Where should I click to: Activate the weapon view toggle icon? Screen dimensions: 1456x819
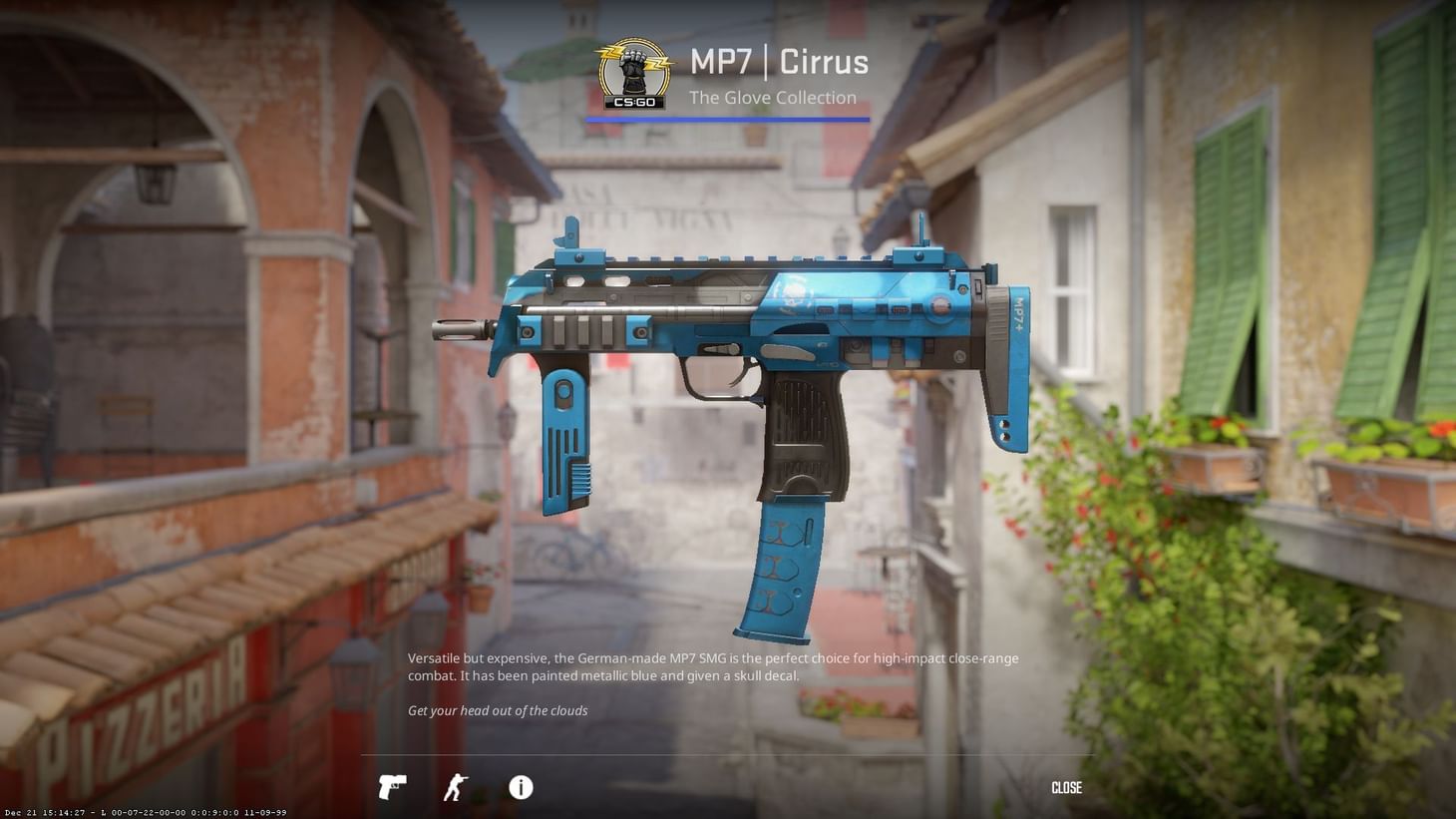[x=392, y=787]
